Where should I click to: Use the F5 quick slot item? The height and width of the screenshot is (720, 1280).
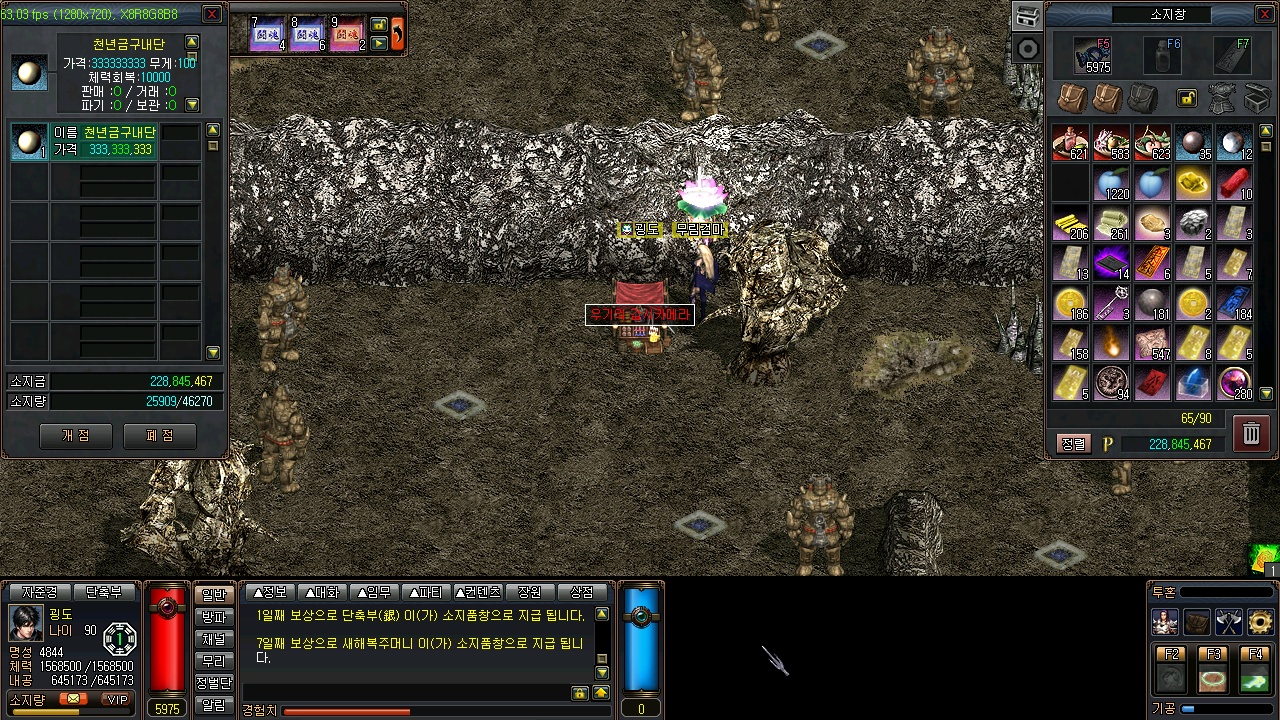coord(1092,57)
